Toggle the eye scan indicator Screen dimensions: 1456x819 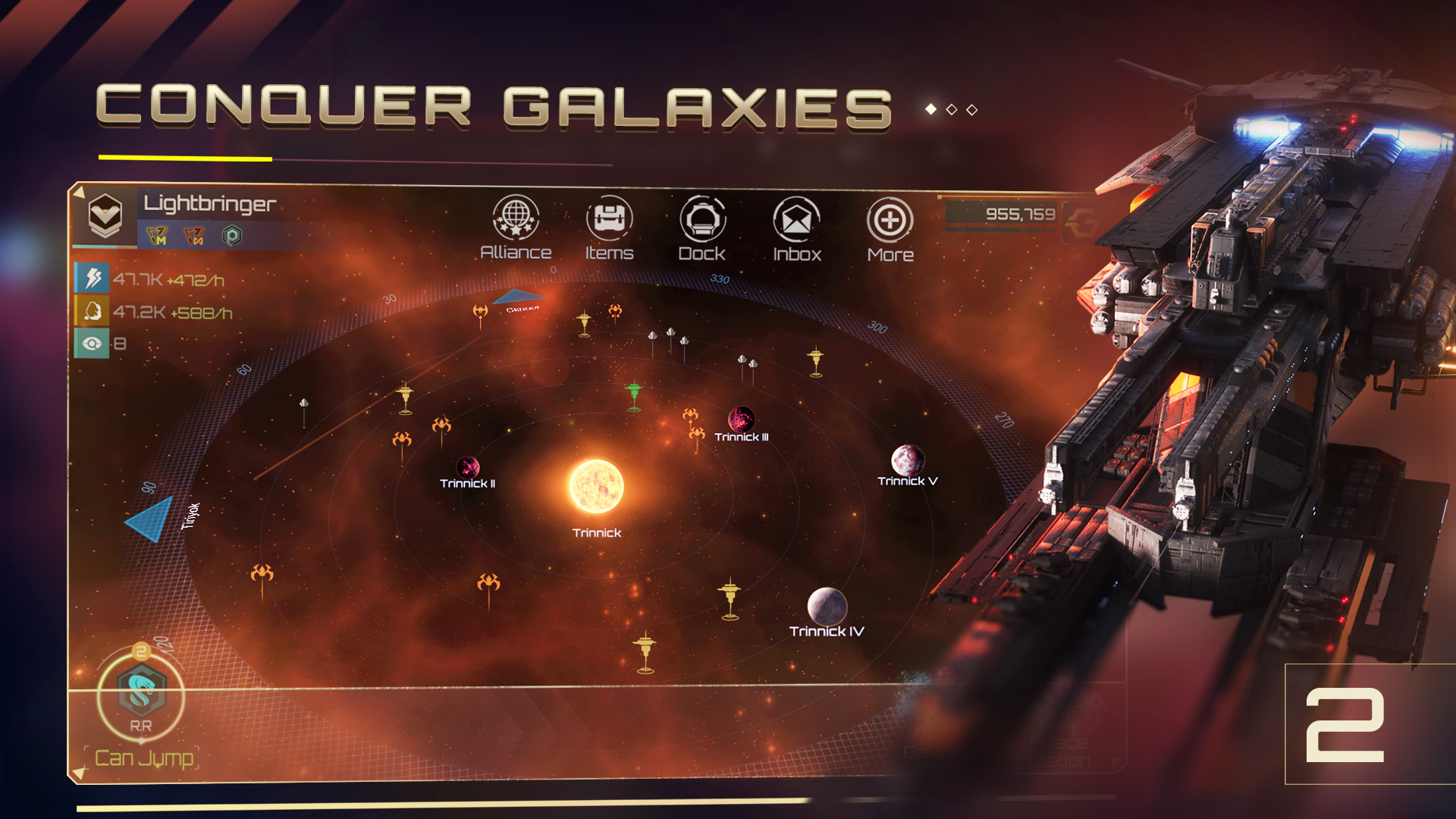93,343
